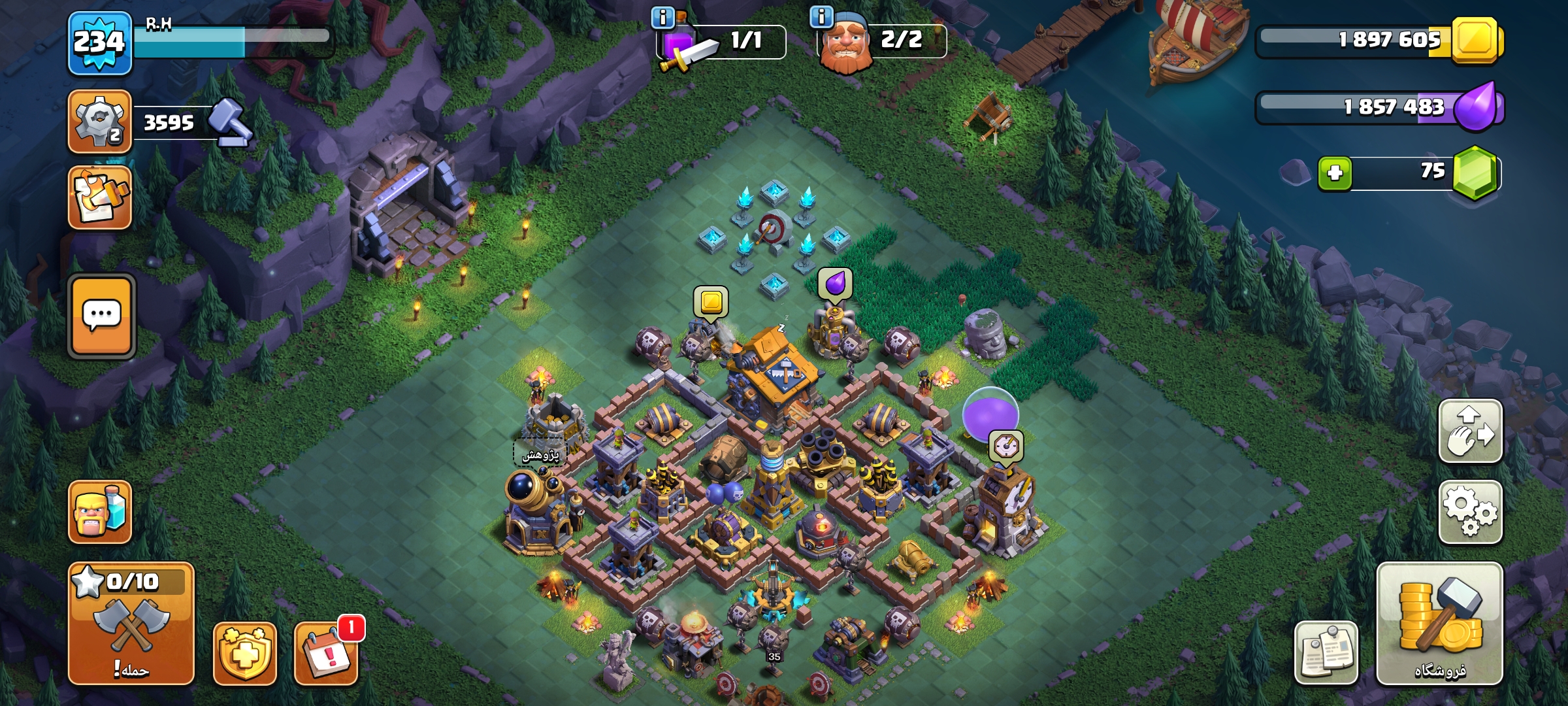This screenshot has height=706, width=1568.
Task: Collect elixir from the purple drop bubble
Action: tap(835, 284)
